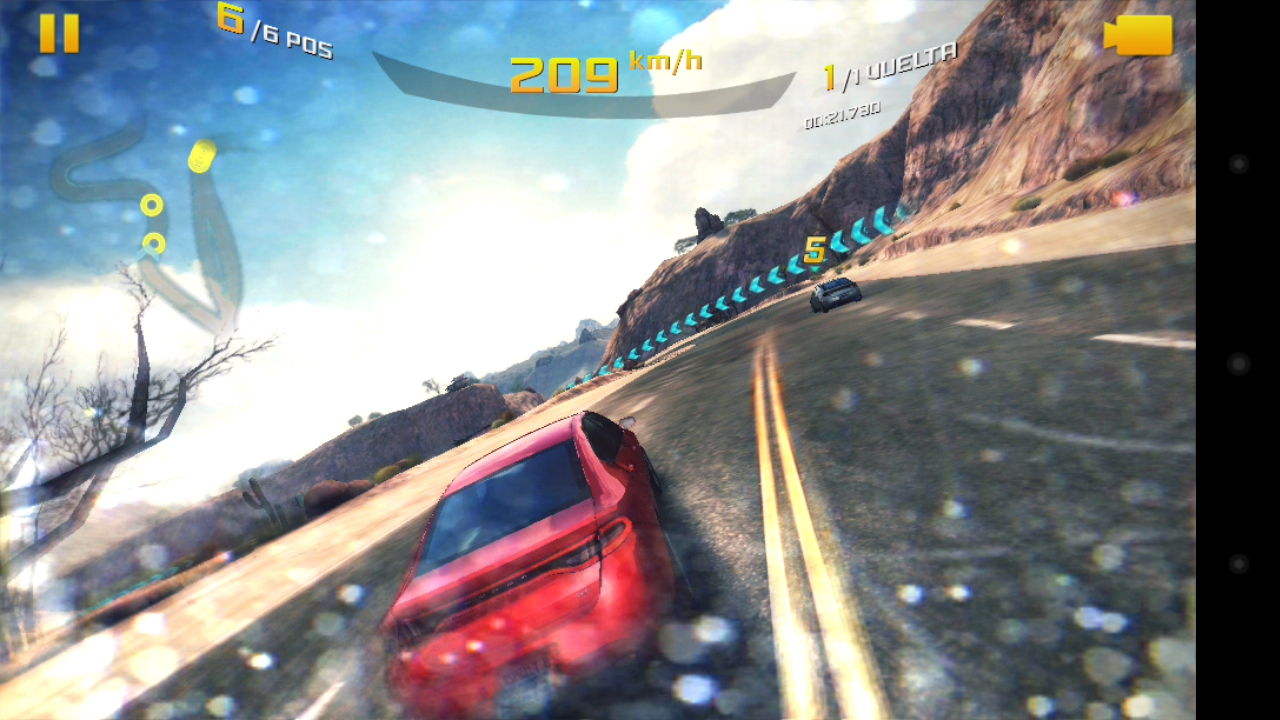The height and width of the screenshot is (720, 1280).
Task: Pause the race with the pause button
Action: click(x=59, y=33)
